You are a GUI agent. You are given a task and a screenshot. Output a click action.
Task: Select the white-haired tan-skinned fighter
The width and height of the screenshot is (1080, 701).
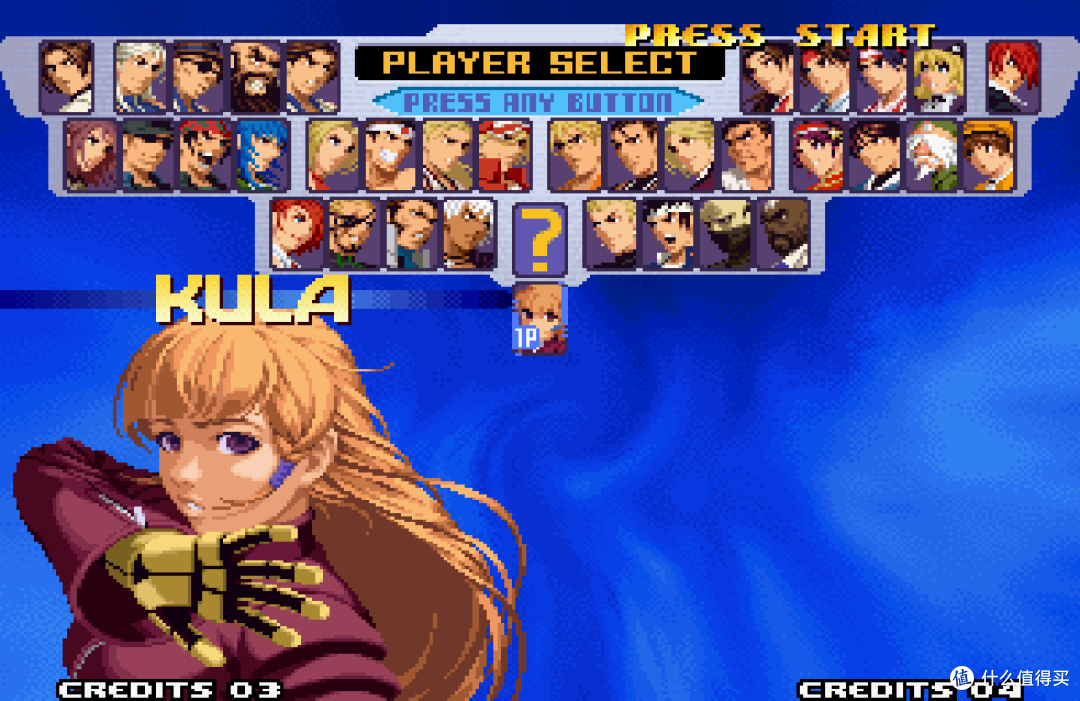469,233
